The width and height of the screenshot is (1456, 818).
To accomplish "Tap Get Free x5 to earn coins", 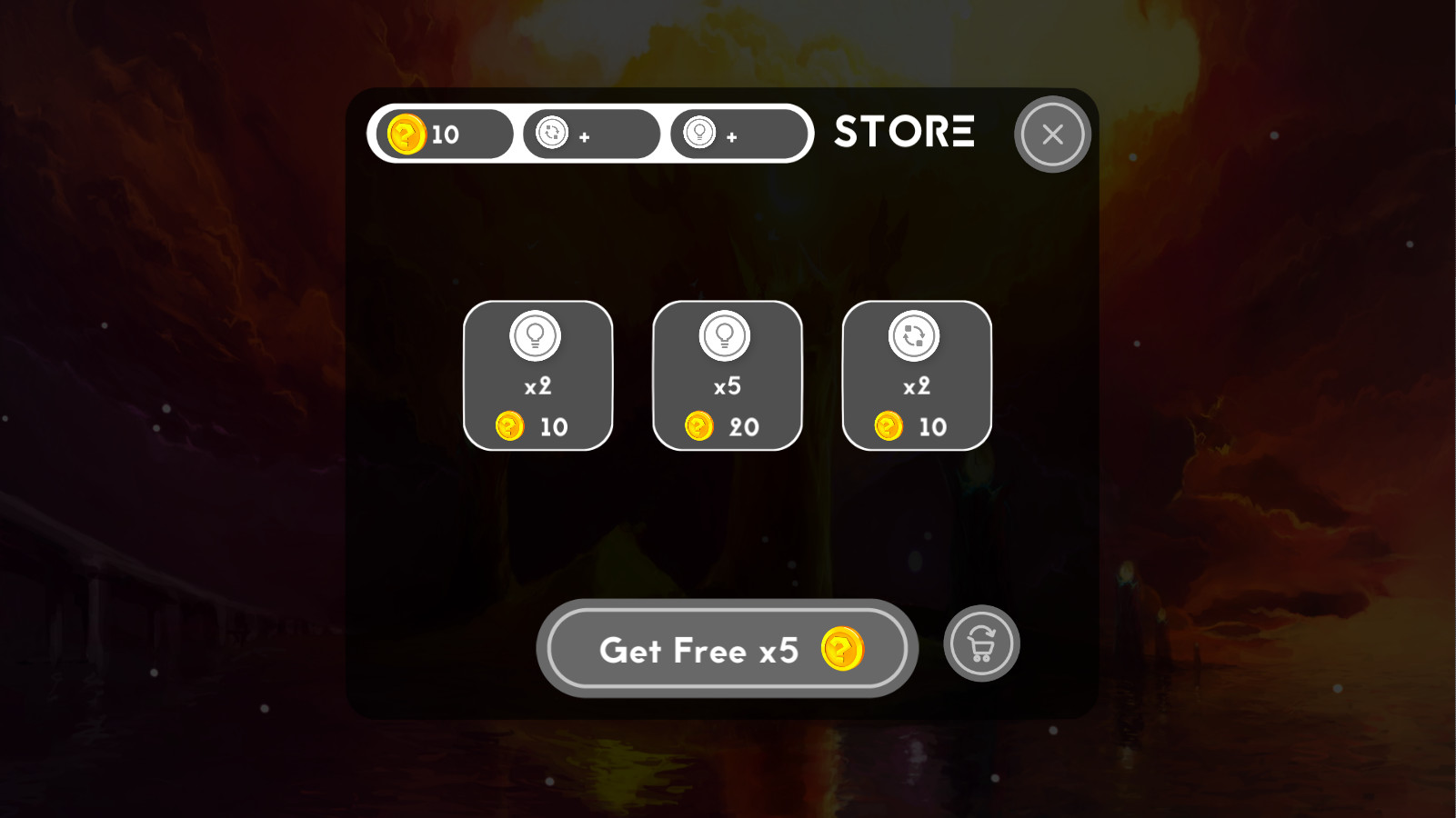I will click(727, 648).
